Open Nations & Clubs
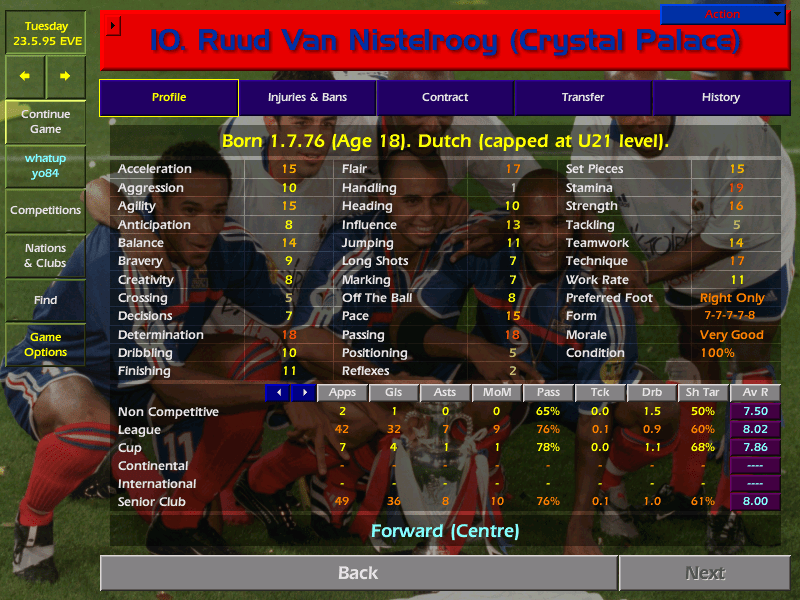The height and width of the screenshot is (600, 800). (45, 255)
